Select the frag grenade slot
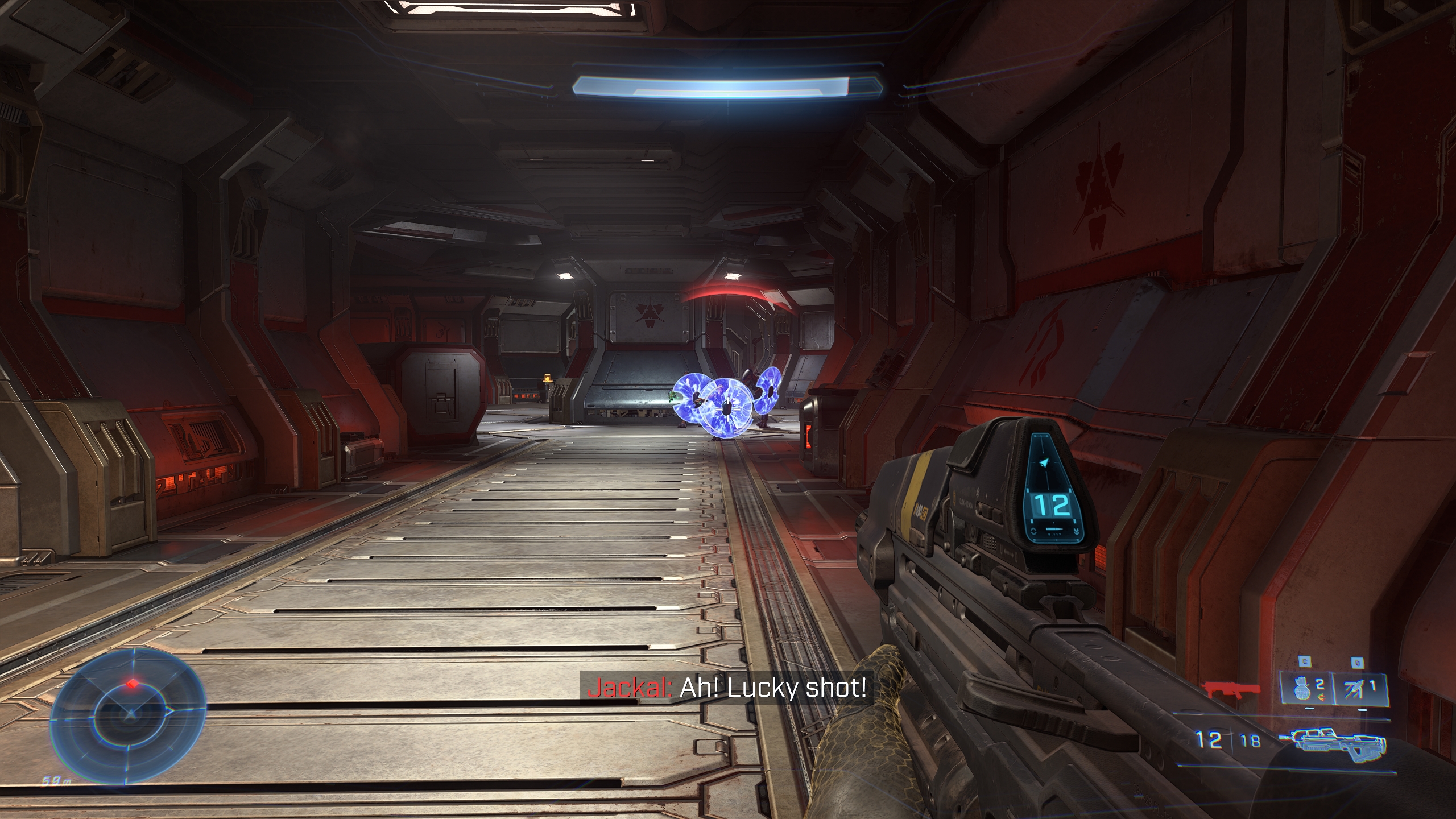 [1306, 689]
